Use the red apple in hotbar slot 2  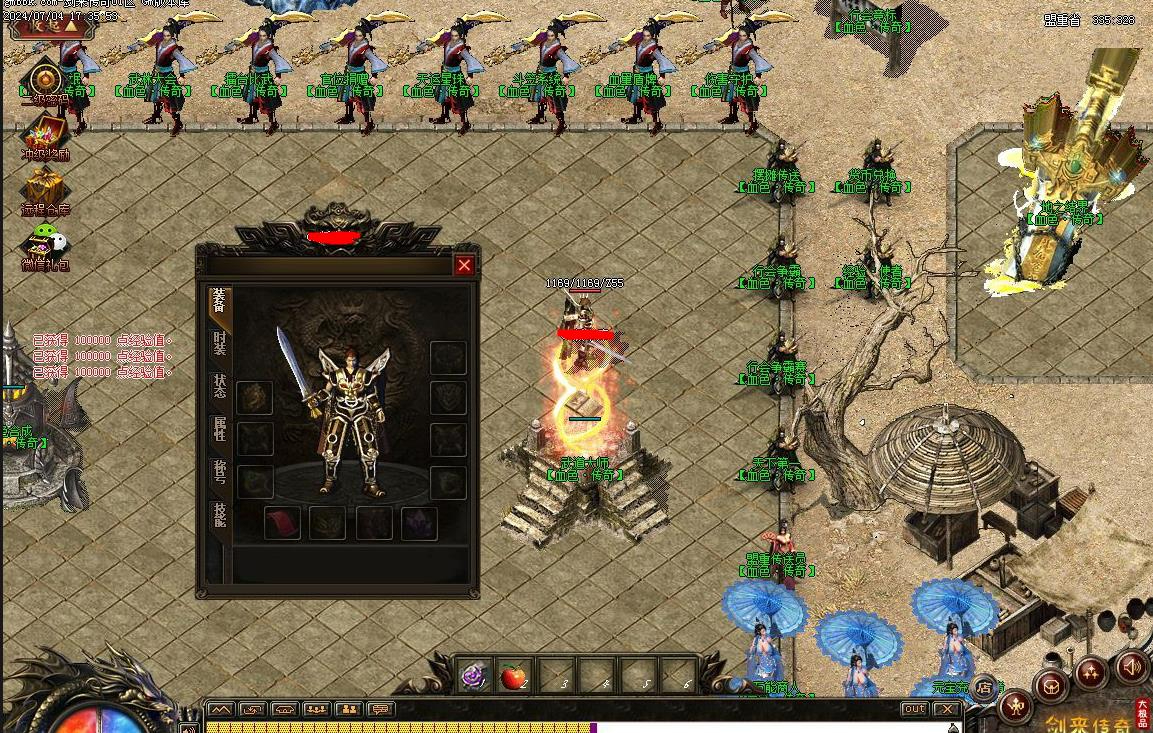coord(513,677)
